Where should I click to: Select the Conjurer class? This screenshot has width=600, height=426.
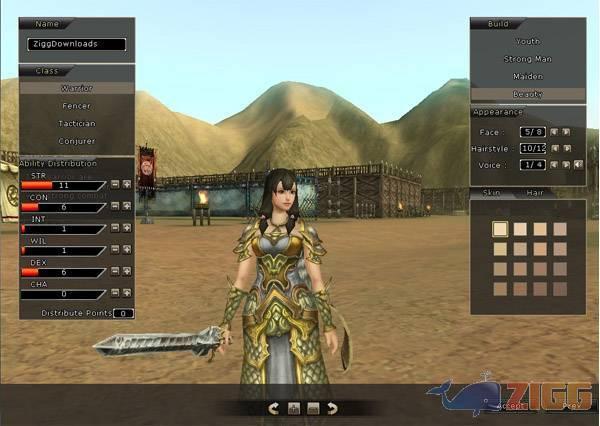(x=77, y=141)
